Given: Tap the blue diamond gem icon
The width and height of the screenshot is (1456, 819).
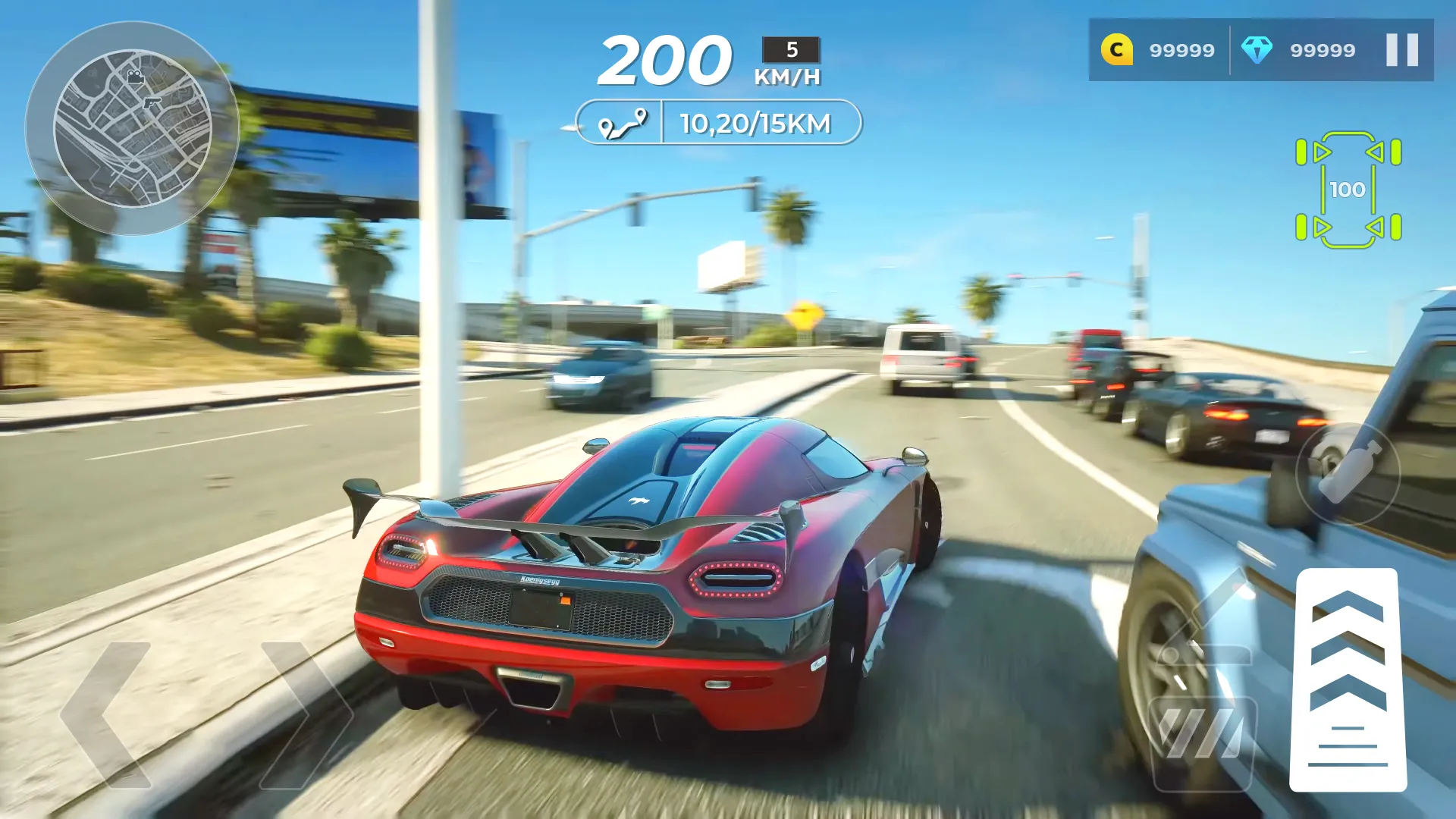Looking at the screenshot, I should 1258,50.
